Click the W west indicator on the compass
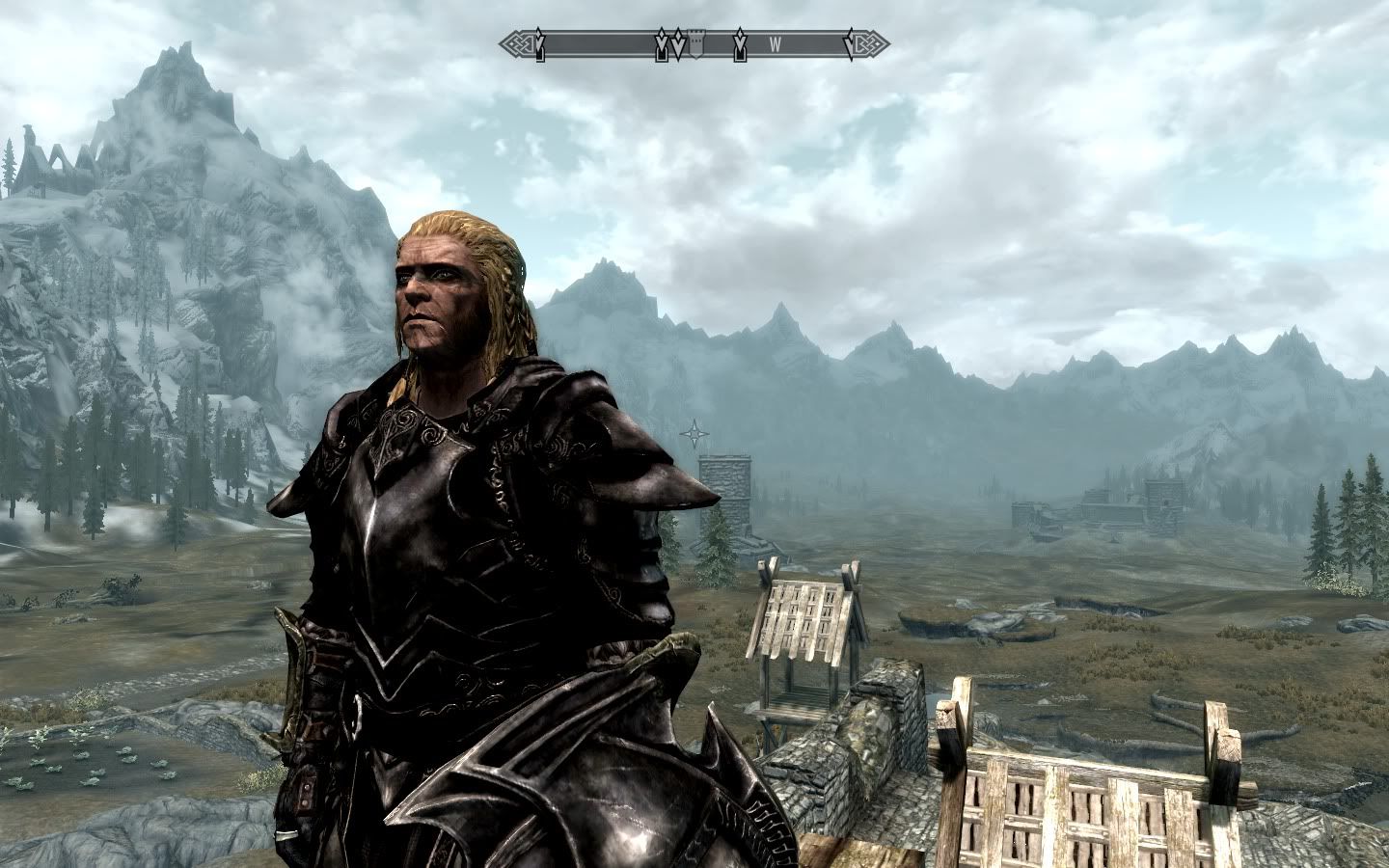 [x=775, y=42]
